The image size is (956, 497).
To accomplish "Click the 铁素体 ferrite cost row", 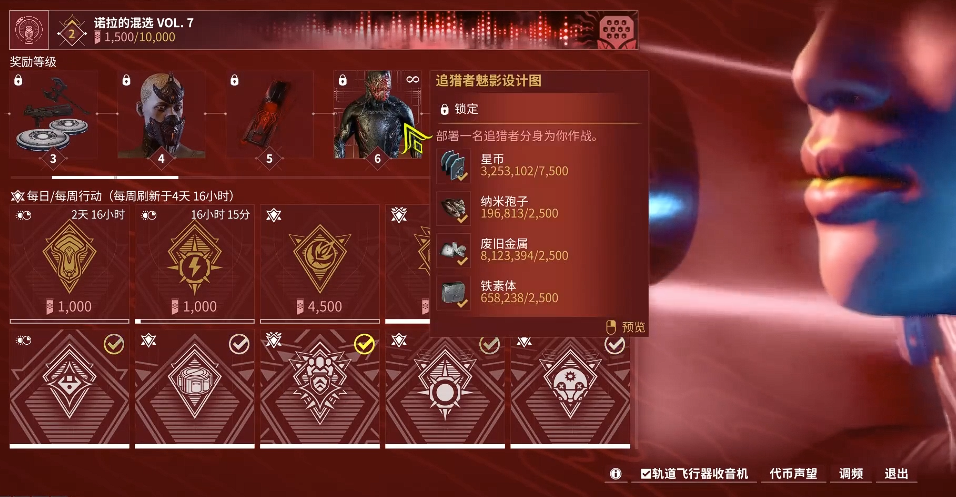I will click(540, 290).
